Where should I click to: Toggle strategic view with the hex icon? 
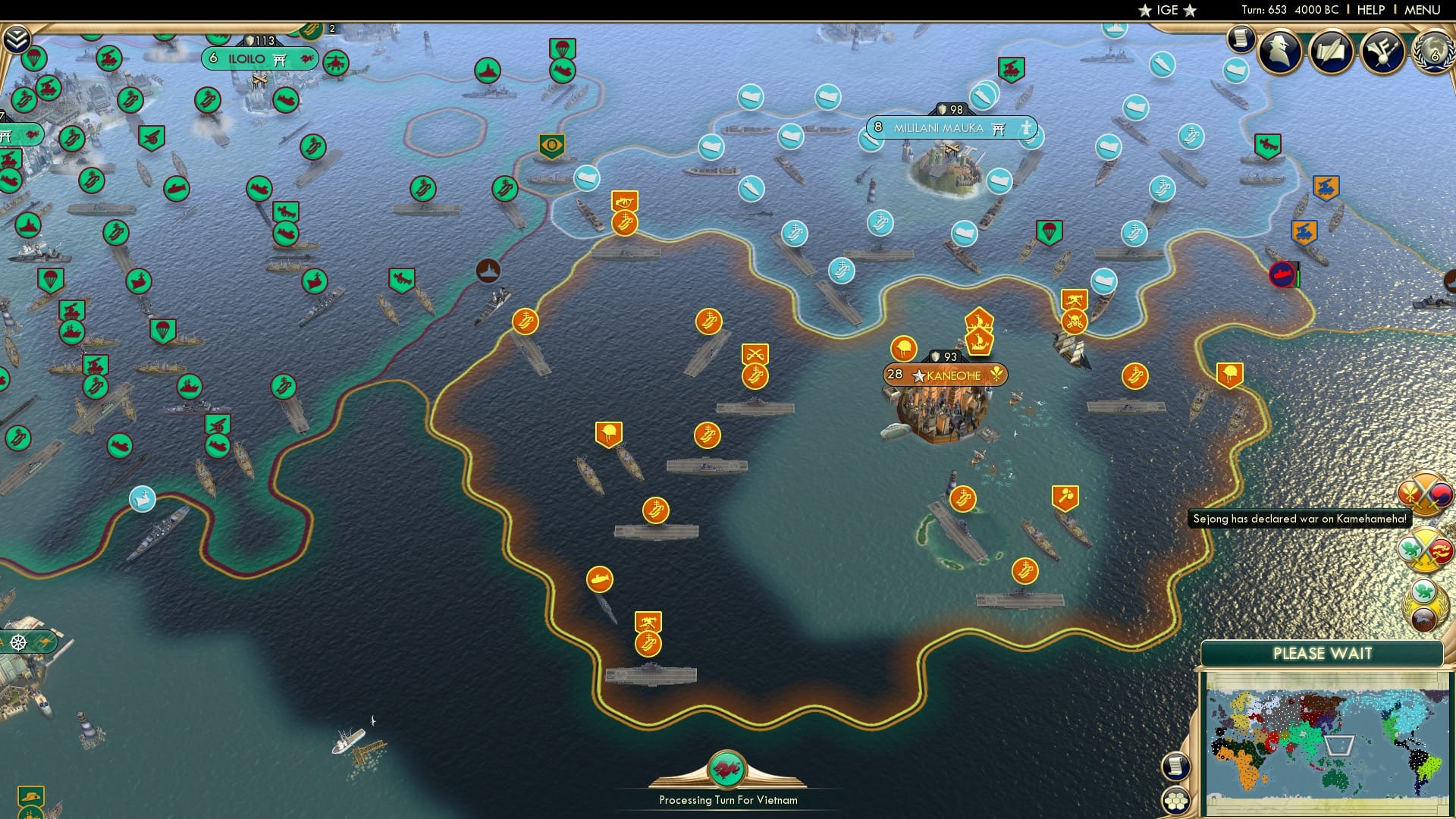tap(1175, 800)
